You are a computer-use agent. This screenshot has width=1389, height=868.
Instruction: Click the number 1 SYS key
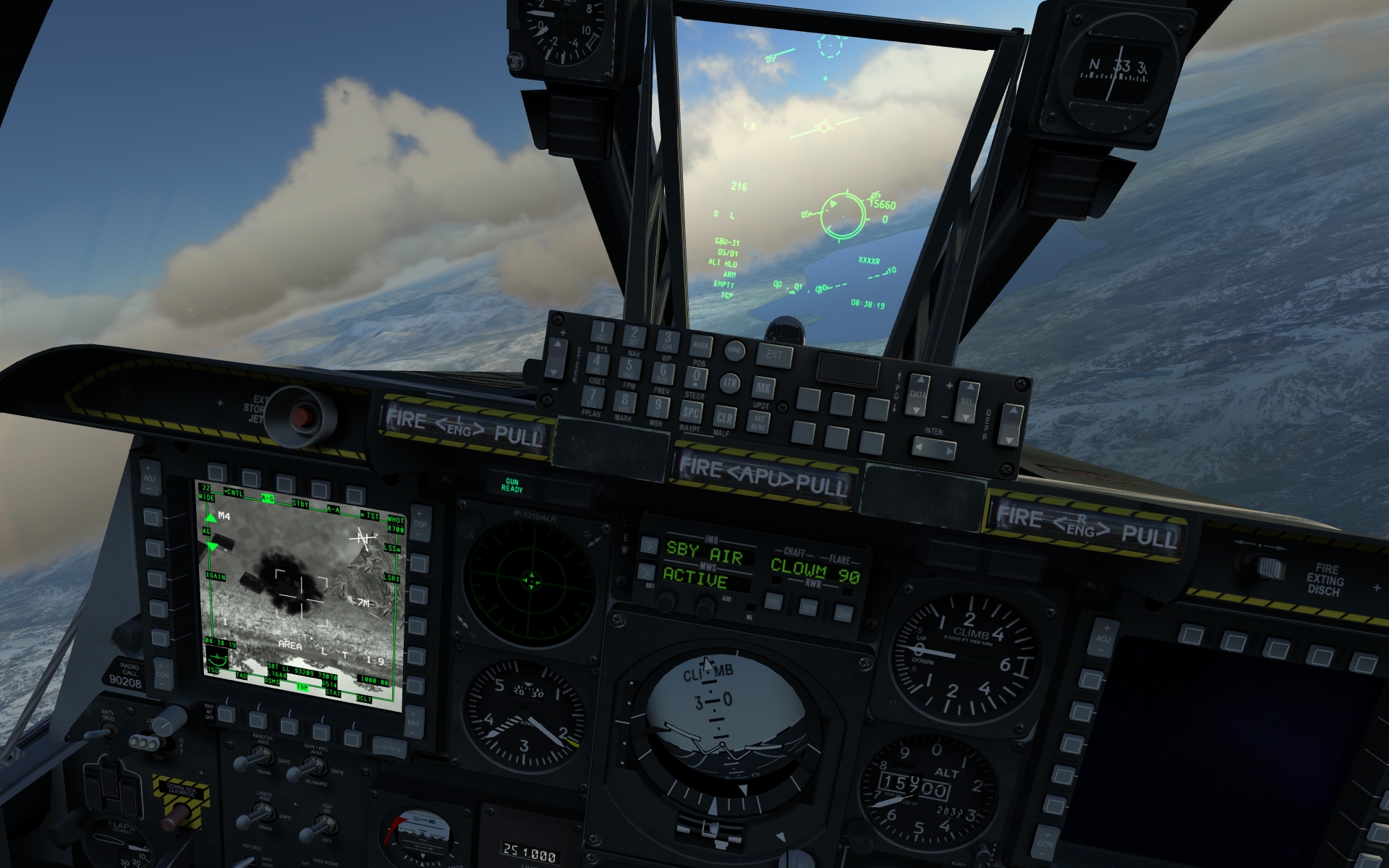tap(601, 332)
